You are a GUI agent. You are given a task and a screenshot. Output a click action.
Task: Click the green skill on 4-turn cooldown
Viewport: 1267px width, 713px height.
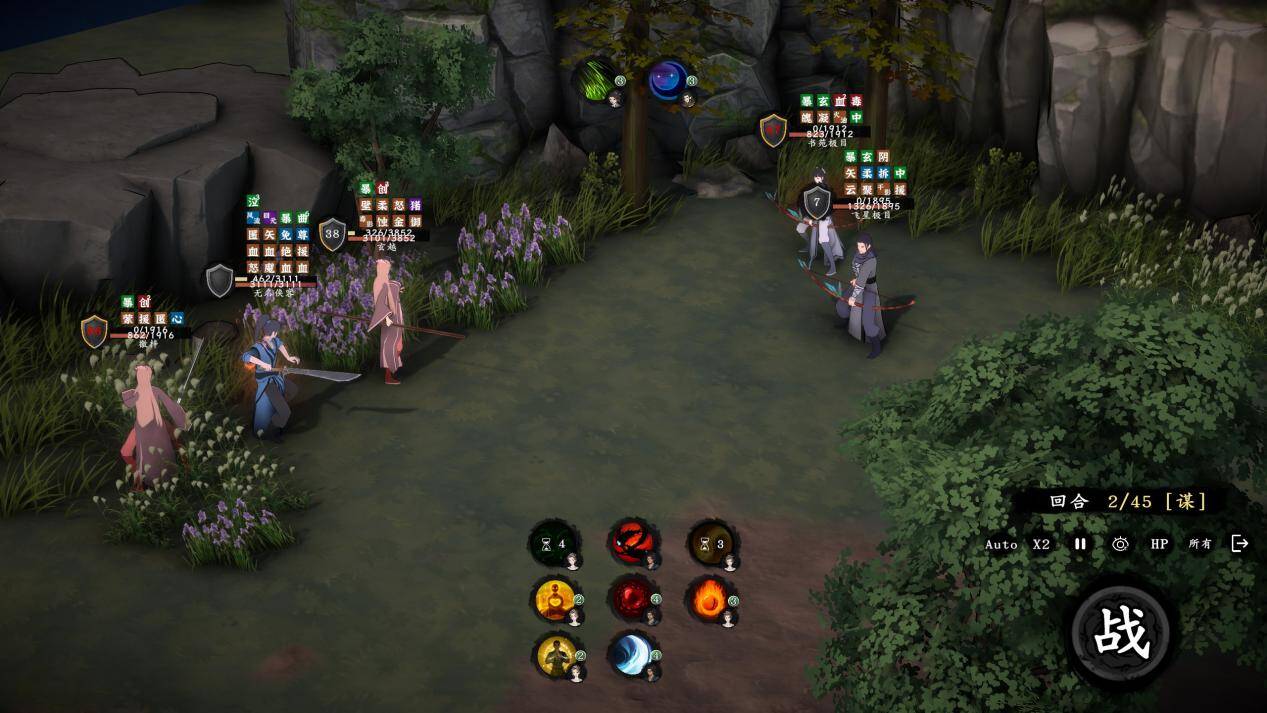(553, 544)
